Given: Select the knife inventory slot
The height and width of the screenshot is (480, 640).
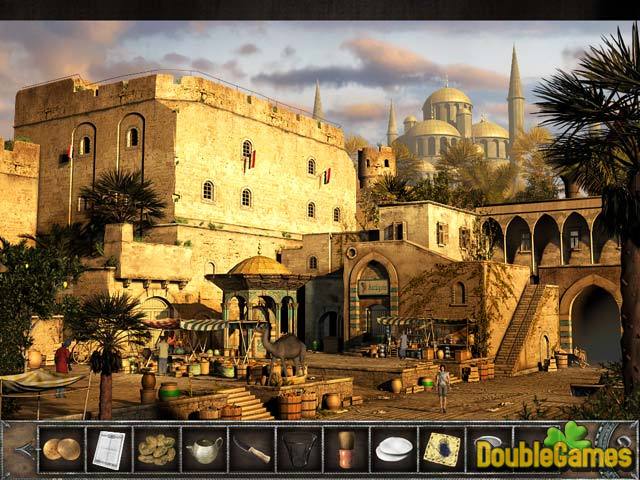Looking at the screenshot, I should (x=252, y=451).
